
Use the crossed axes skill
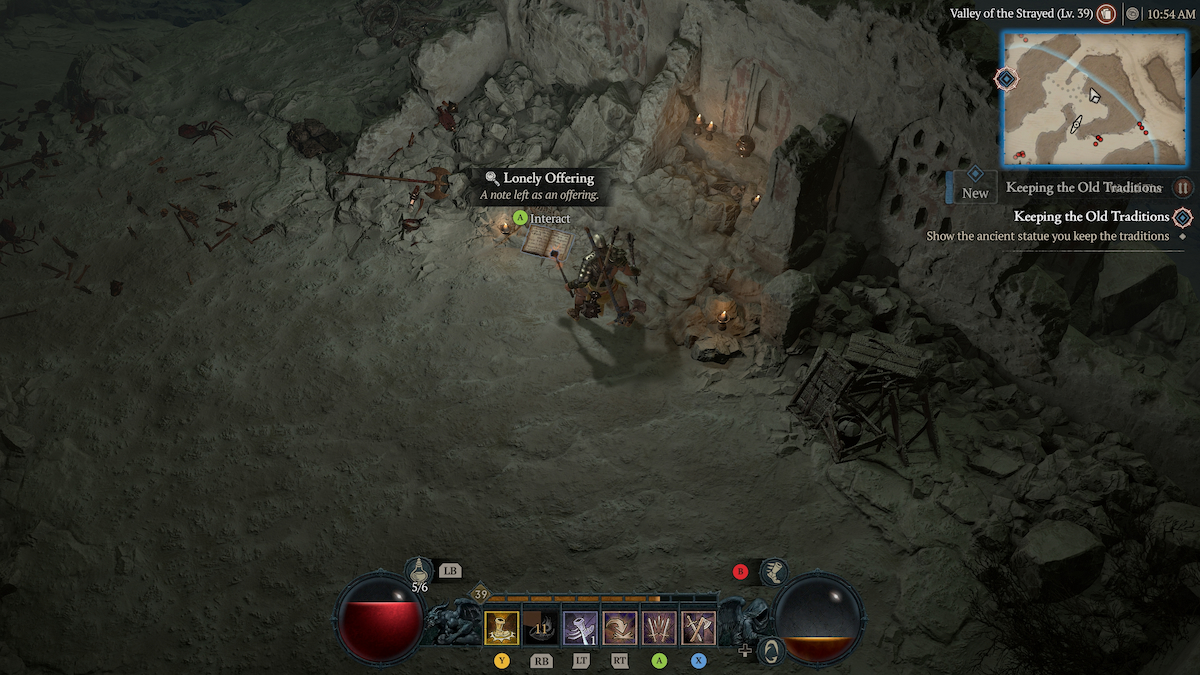click(698, 628)
